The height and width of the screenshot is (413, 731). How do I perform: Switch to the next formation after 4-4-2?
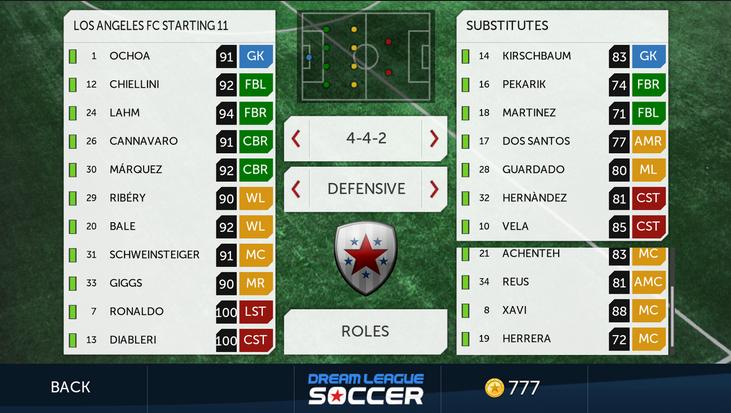434,139
